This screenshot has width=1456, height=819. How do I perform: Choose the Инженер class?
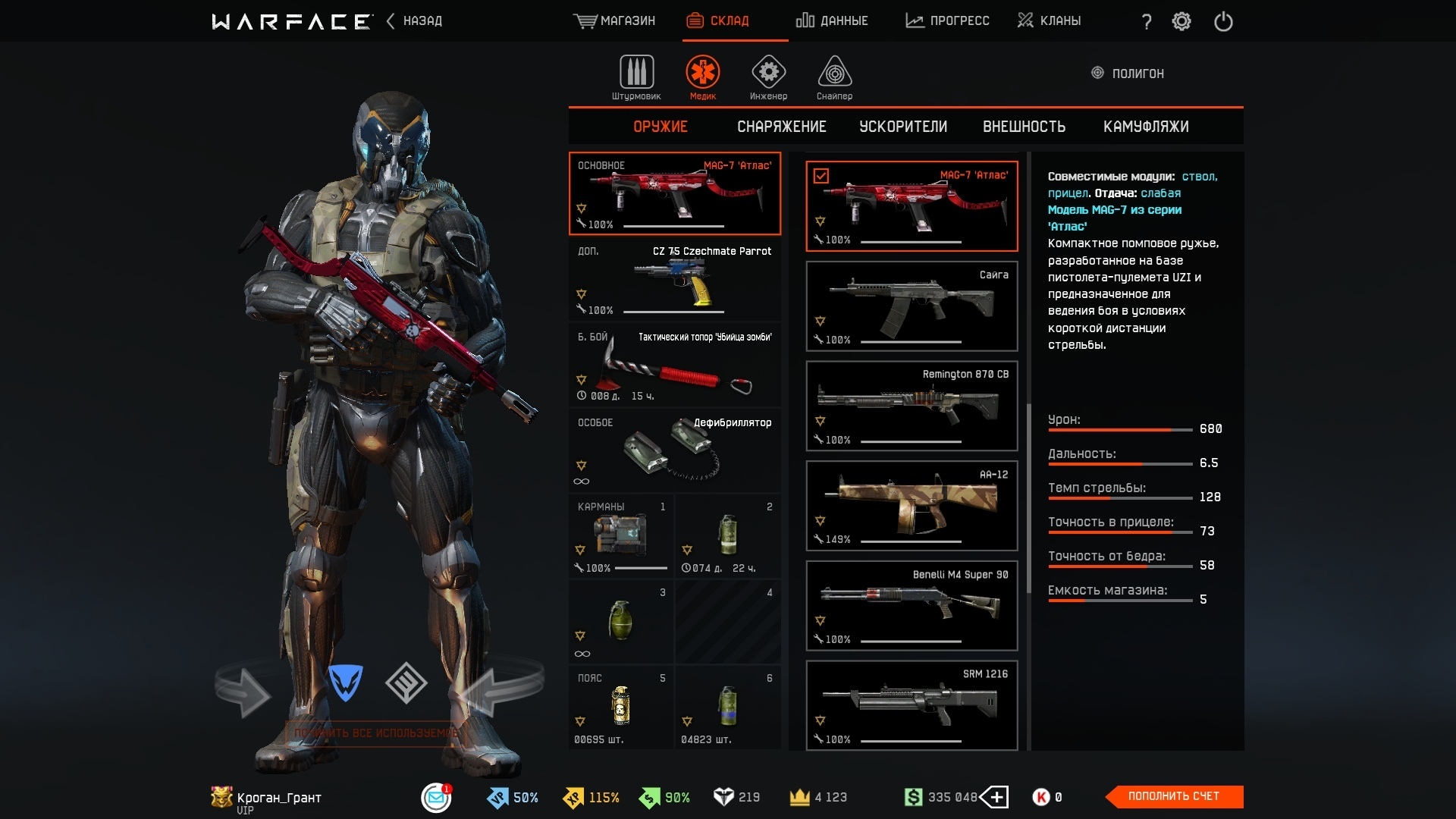[x=768, y=77]
